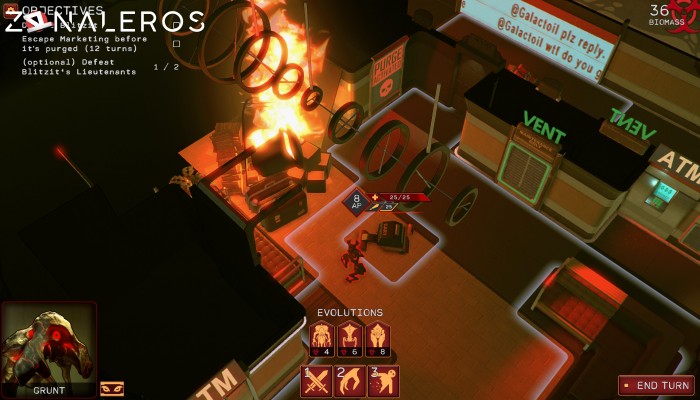Select the third ability with the figure icon
The height and width of the screenshot is (400, 700).
point(383,382)
